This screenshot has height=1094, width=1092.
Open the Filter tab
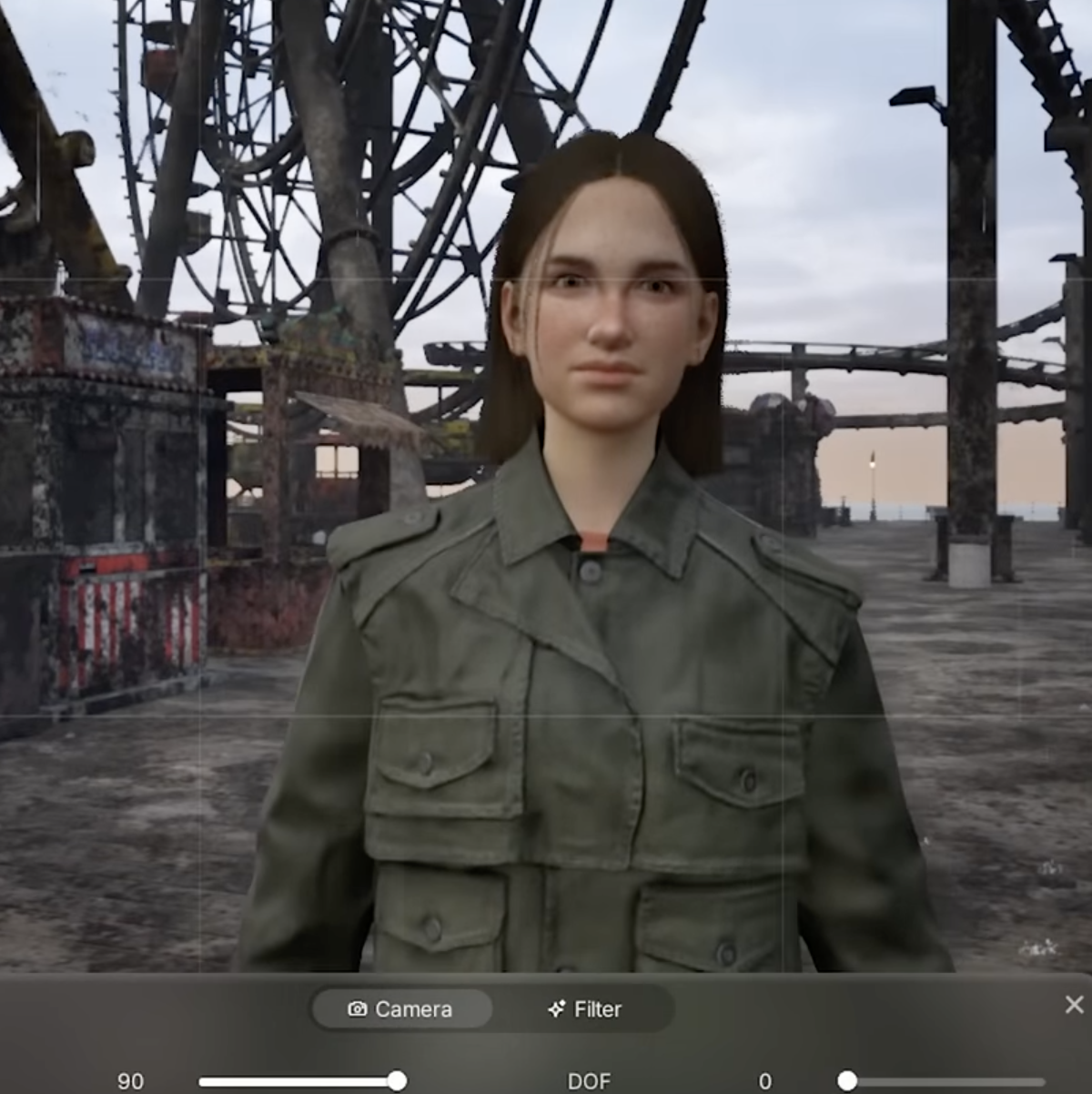[x=585, y=1008]
